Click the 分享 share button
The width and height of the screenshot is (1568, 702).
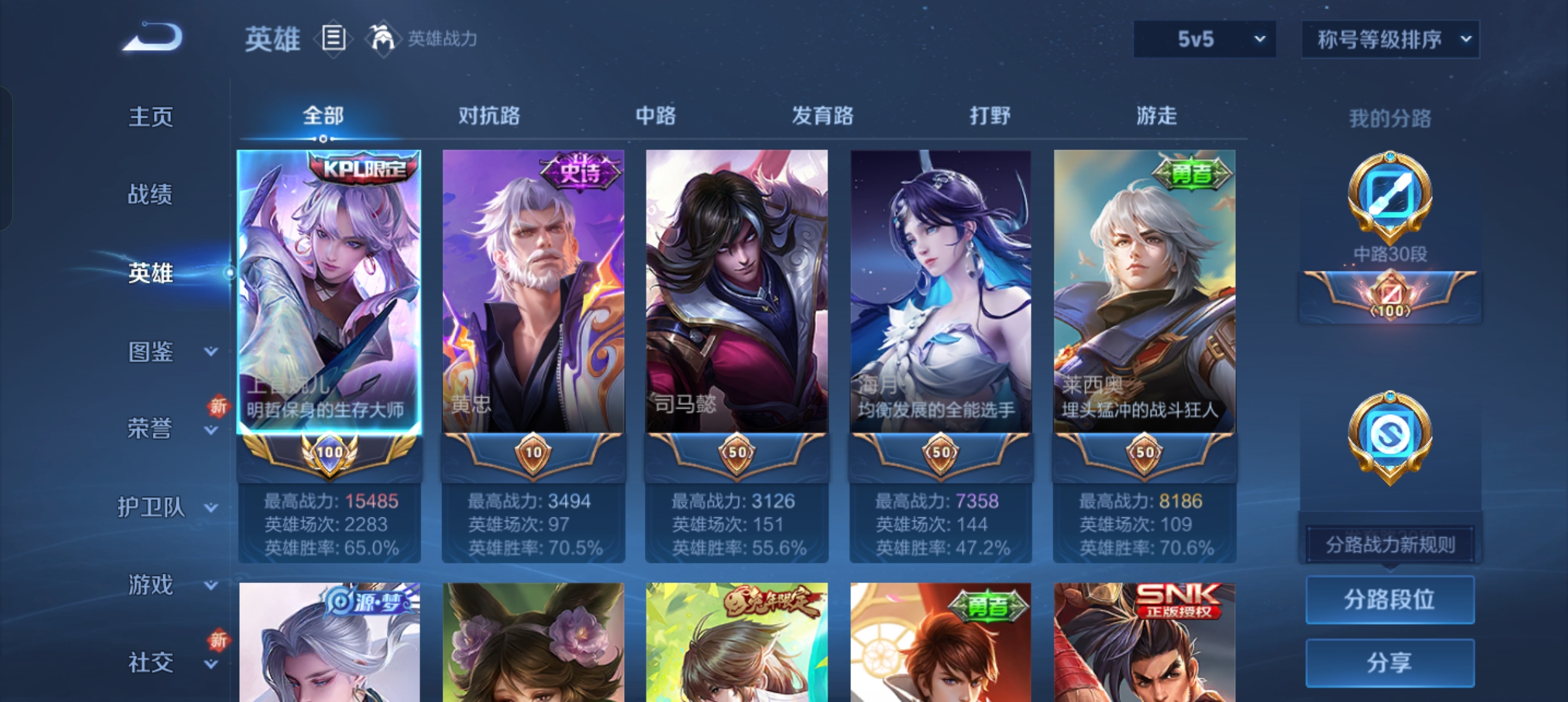(1390, 663)
